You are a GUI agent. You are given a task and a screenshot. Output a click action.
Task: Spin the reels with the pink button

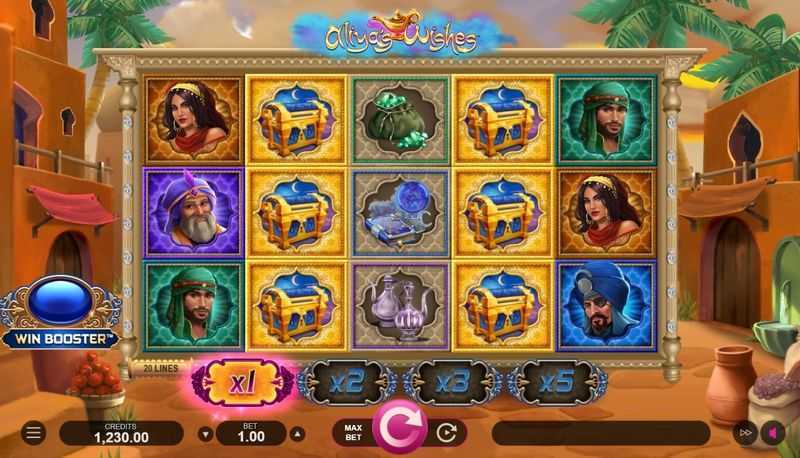(399, 431)
